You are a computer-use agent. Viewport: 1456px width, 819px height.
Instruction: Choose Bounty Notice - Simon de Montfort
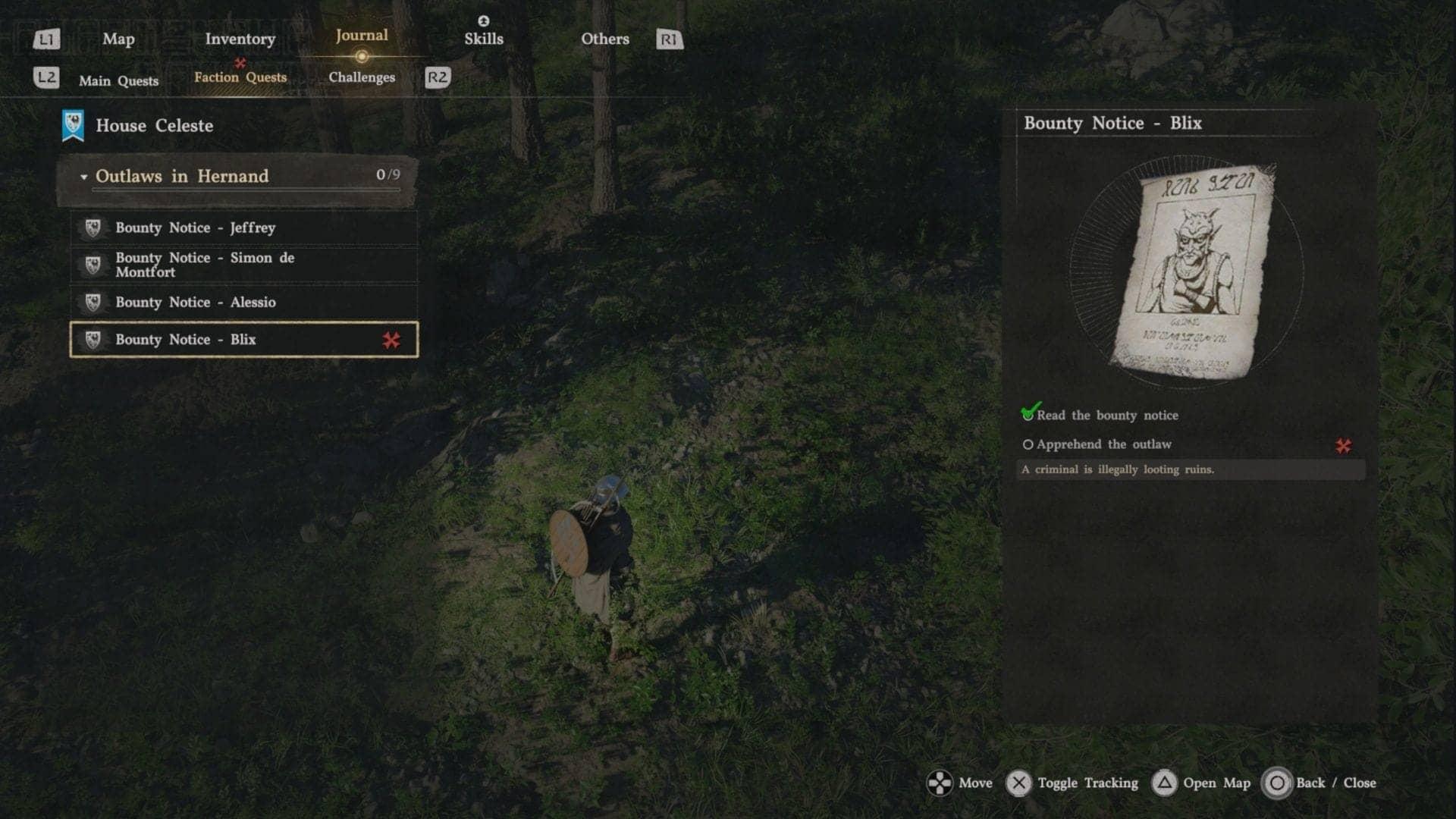point(243,265)
